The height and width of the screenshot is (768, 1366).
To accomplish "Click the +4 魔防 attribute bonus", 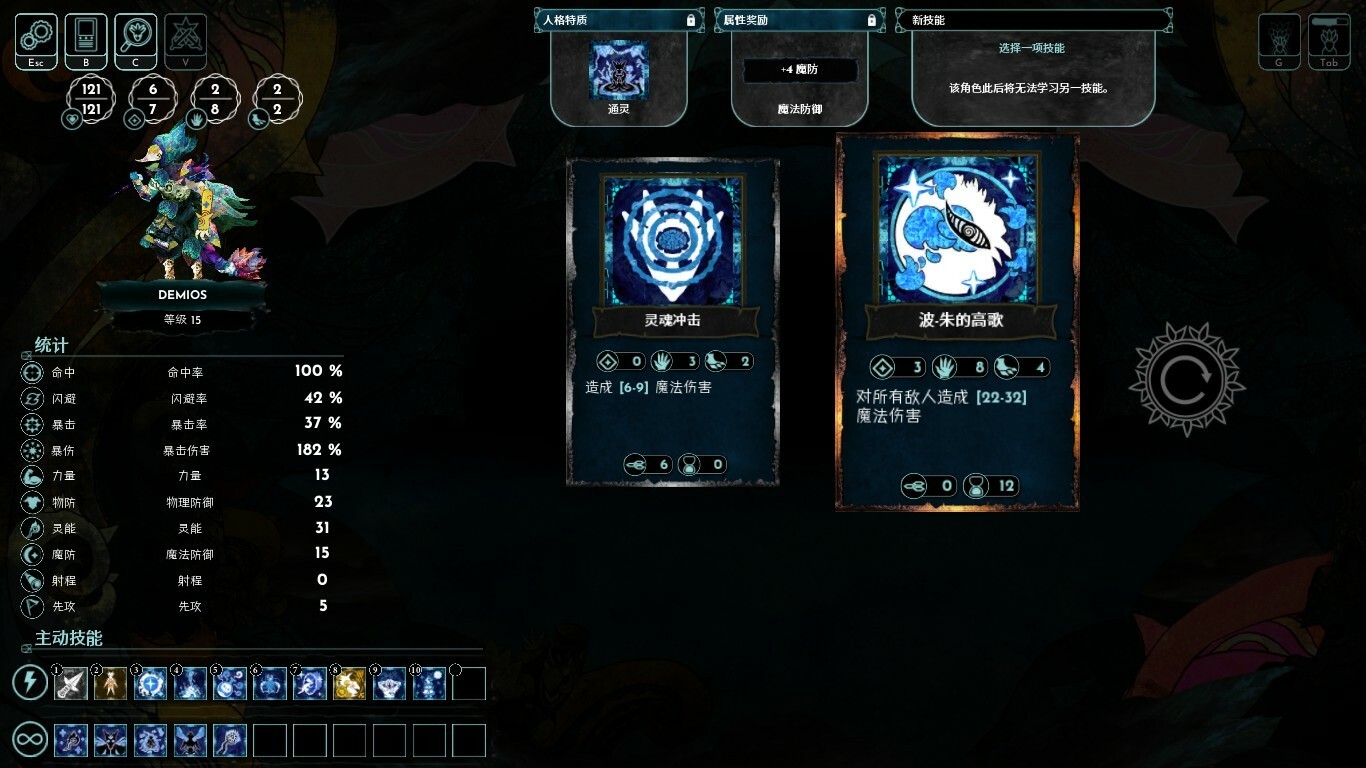I will click(799, 70).
